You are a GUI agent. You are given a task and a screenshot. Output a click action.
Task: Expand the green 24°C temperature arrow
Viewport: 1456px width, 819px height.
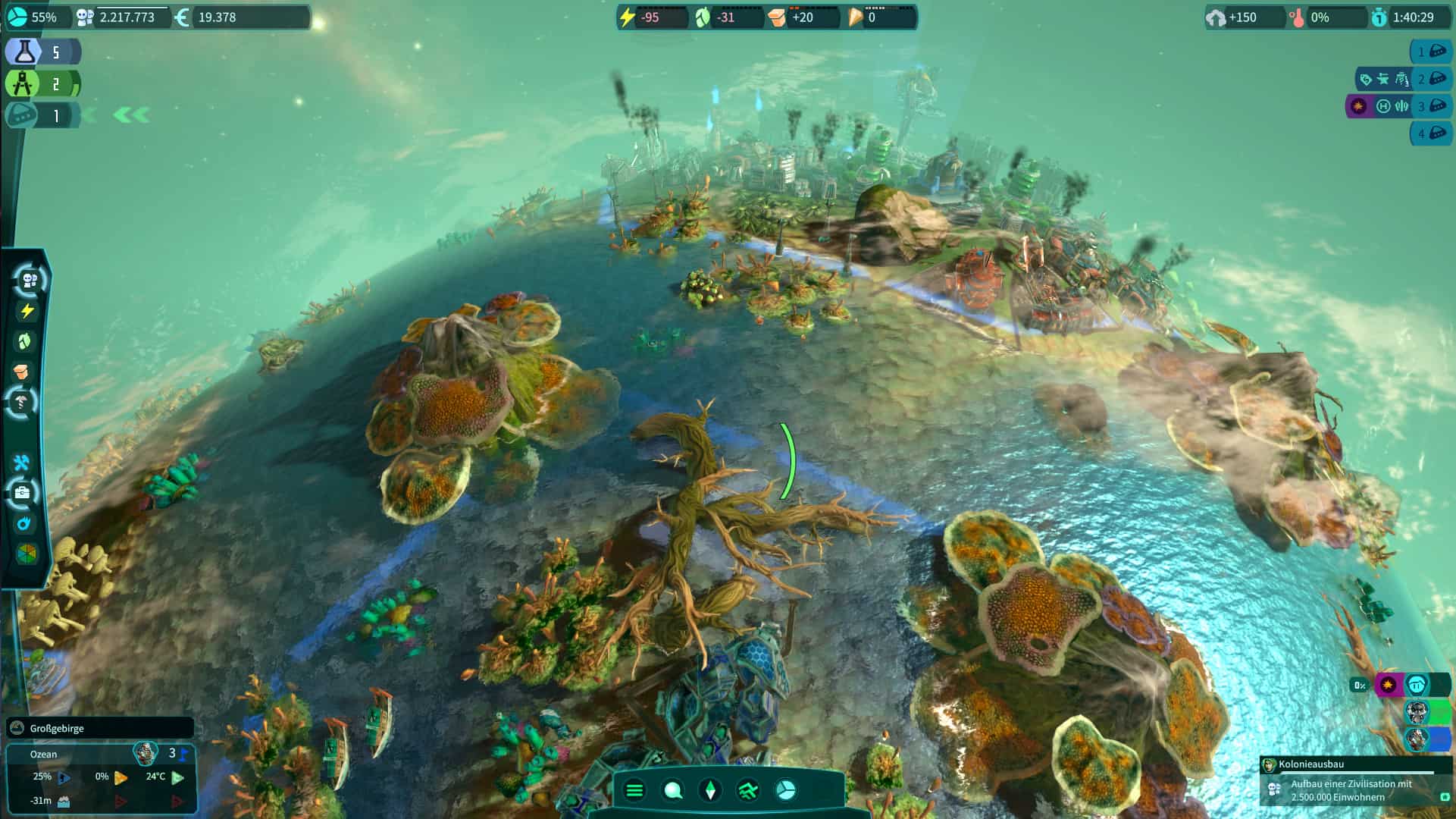(177, 776)
